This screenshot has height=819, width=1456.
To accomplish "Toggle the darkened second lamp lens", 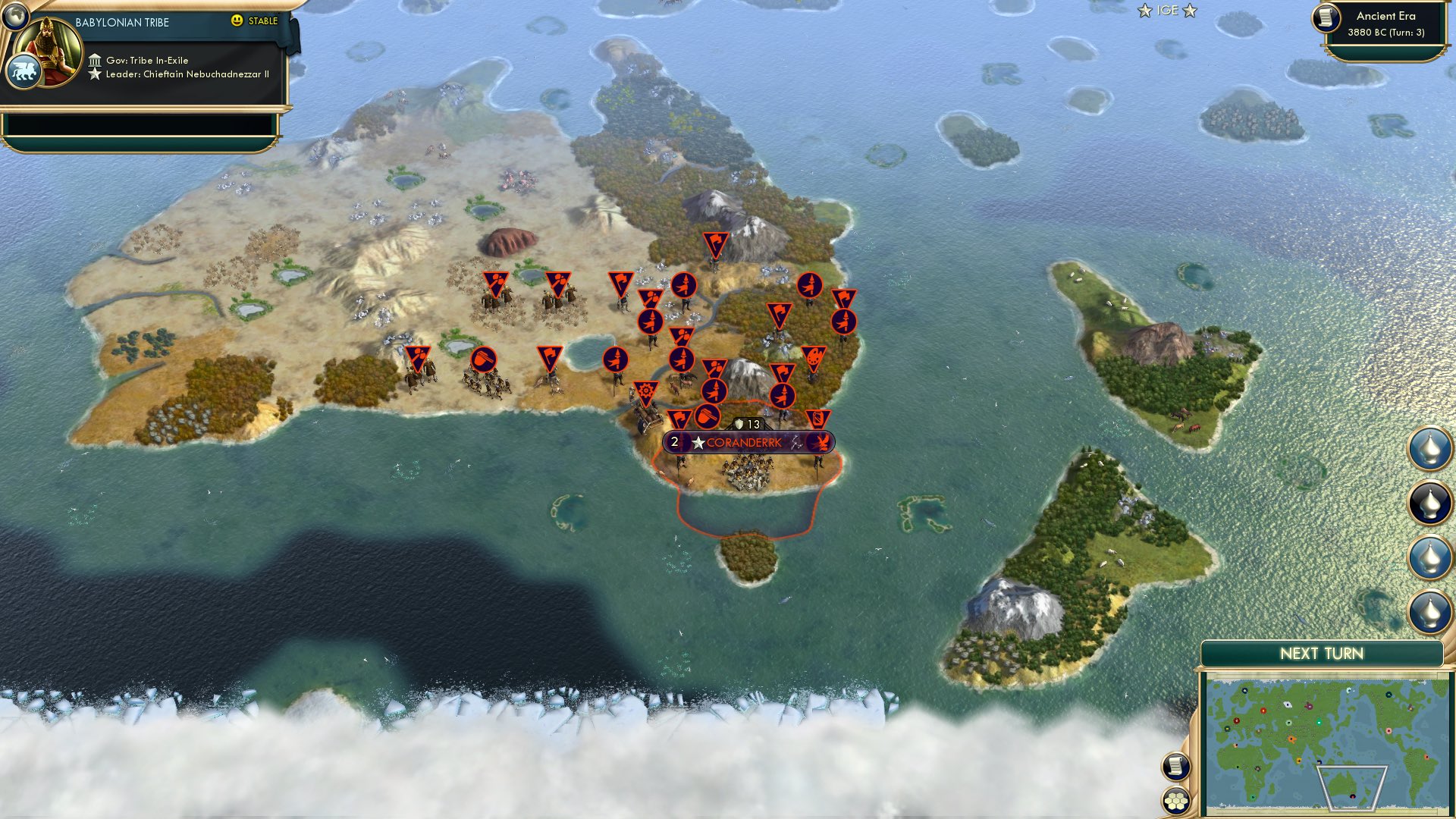I will click(1429, 500).
